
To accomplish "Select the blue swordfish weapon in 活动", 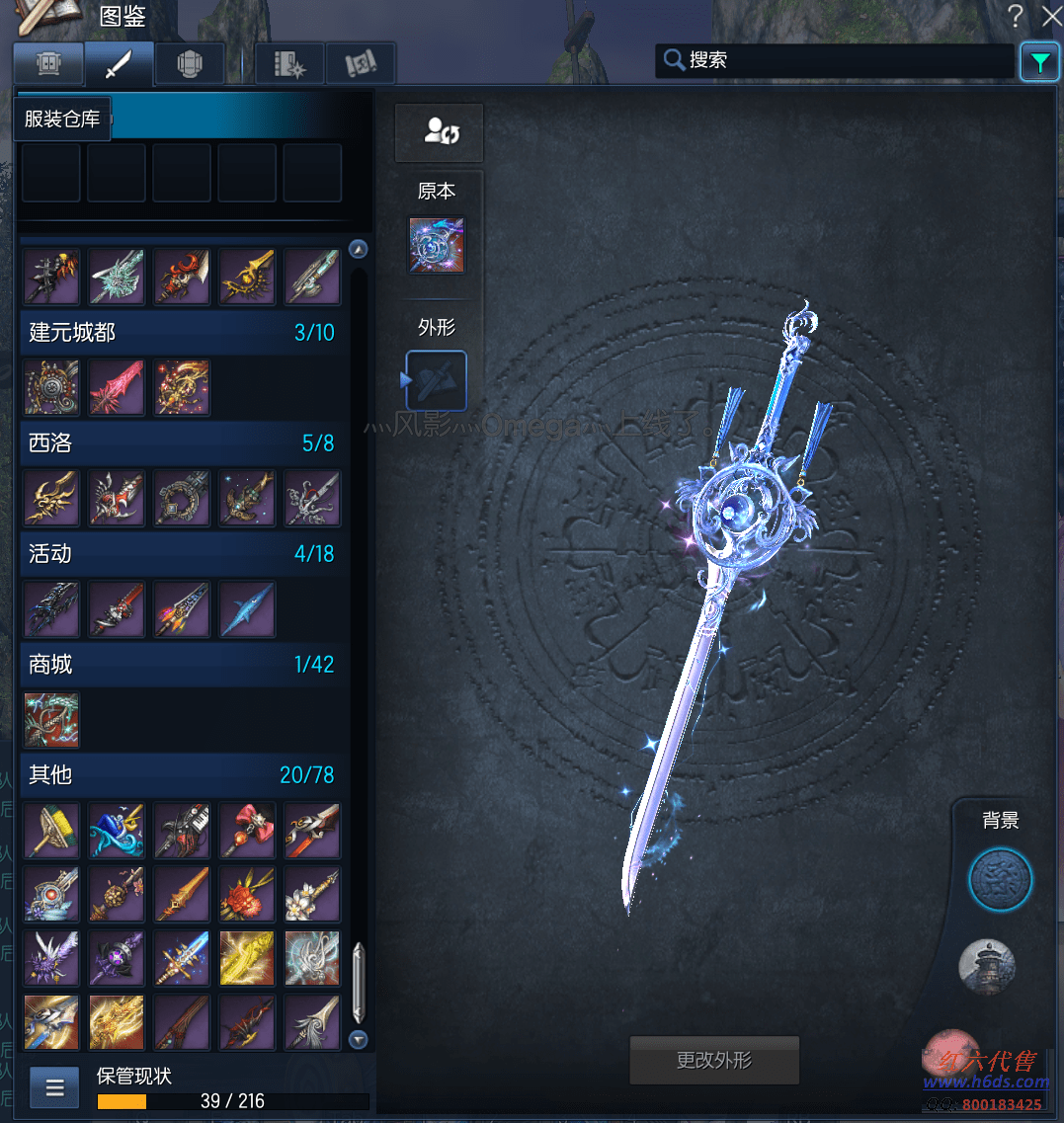I will click(247, 609).
